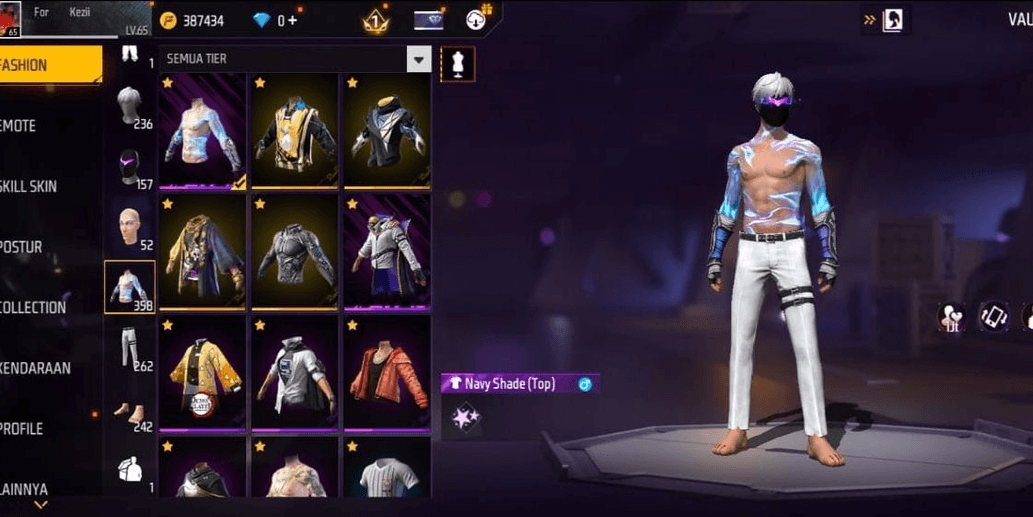Open the download center icon in top bar

(x=477, y=19)
